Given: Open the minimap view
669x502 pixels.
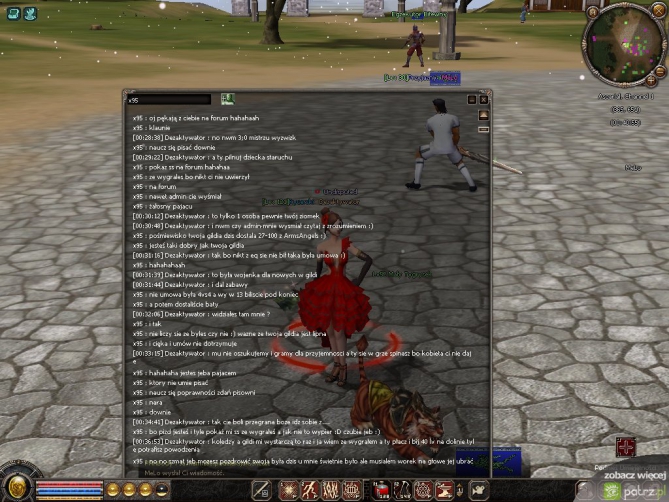Looking at the screenshot, I should click(625, 45).
